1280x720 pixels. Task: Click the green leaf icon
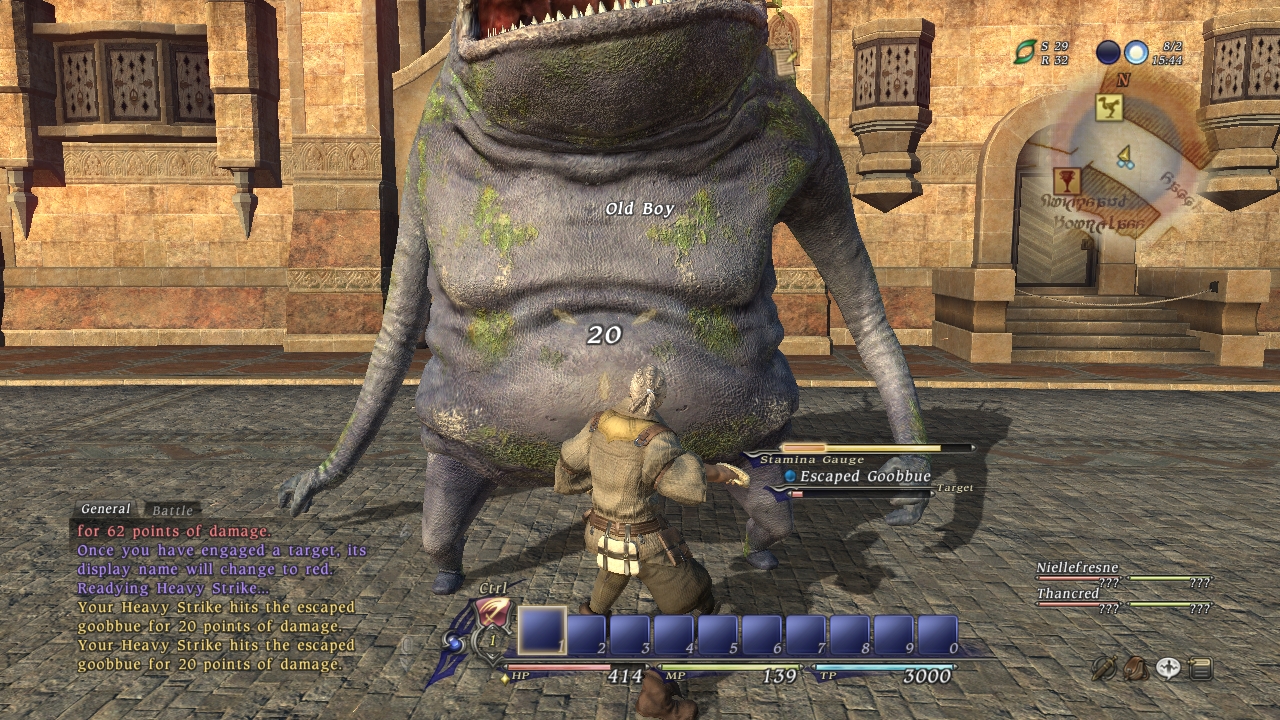(1025, 52)
